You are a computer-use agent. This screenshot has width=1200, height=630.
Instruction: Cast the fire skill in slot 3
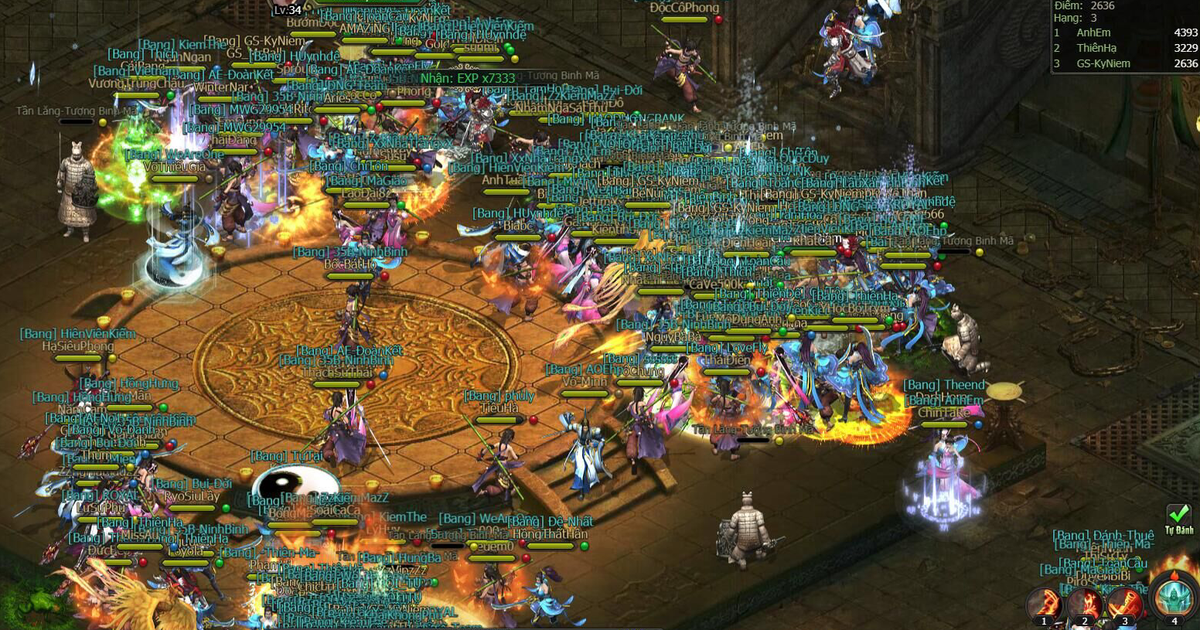pos(1123,603)
